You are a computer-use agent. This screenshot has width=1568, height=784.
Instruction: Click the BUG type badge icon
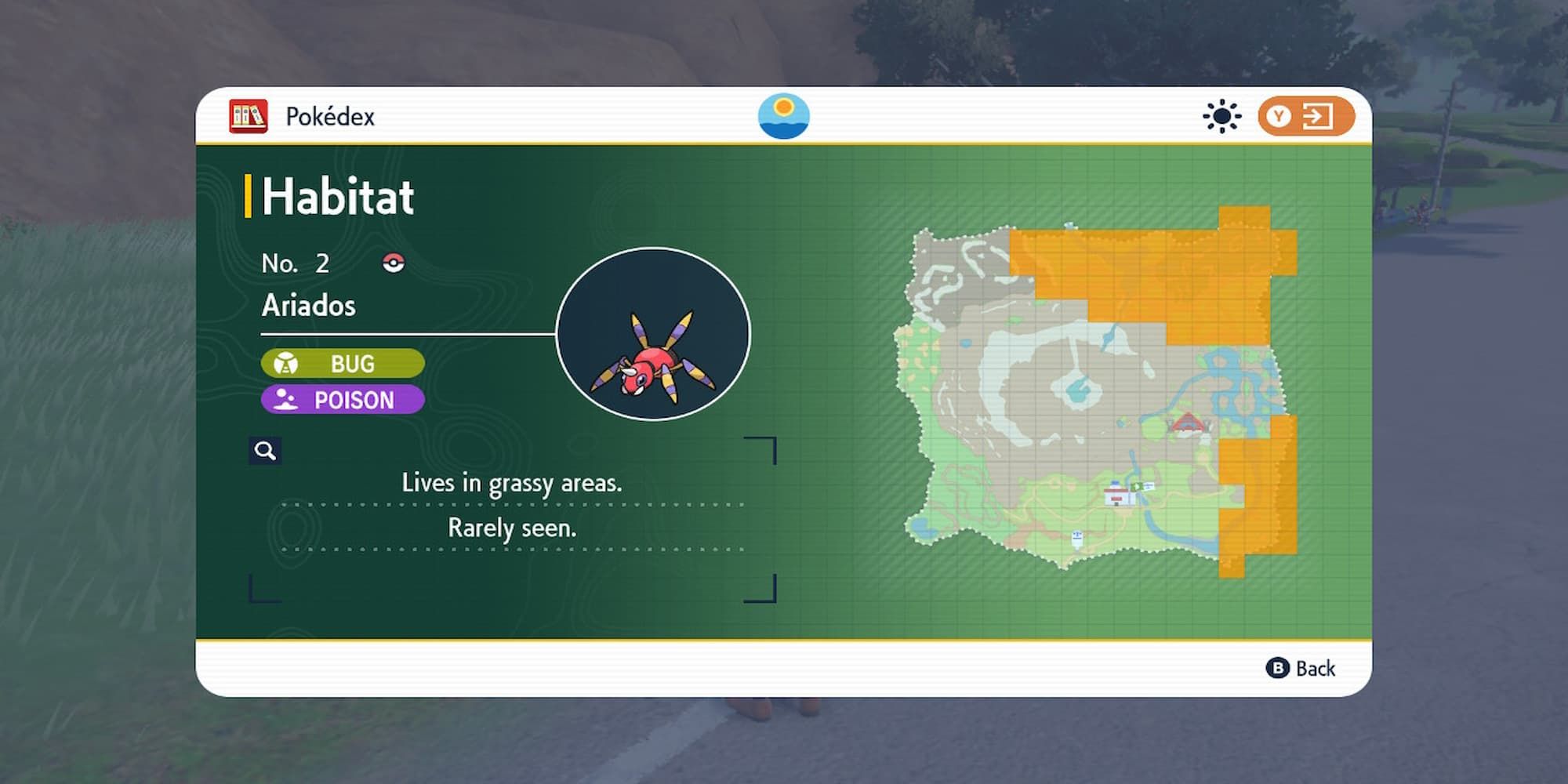click(x=287, y=363)
